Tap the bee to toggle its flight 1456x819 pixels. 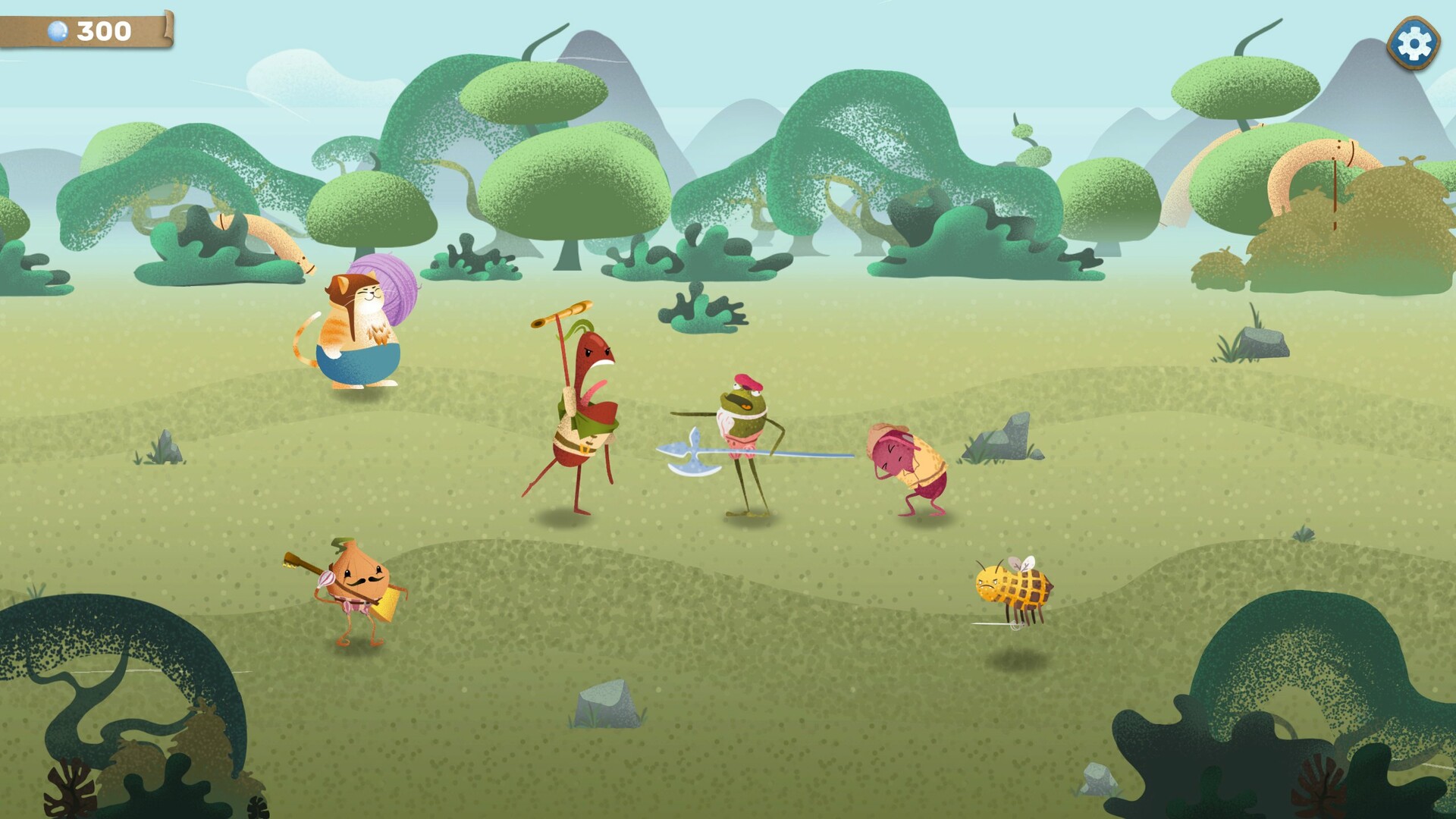1012,588
